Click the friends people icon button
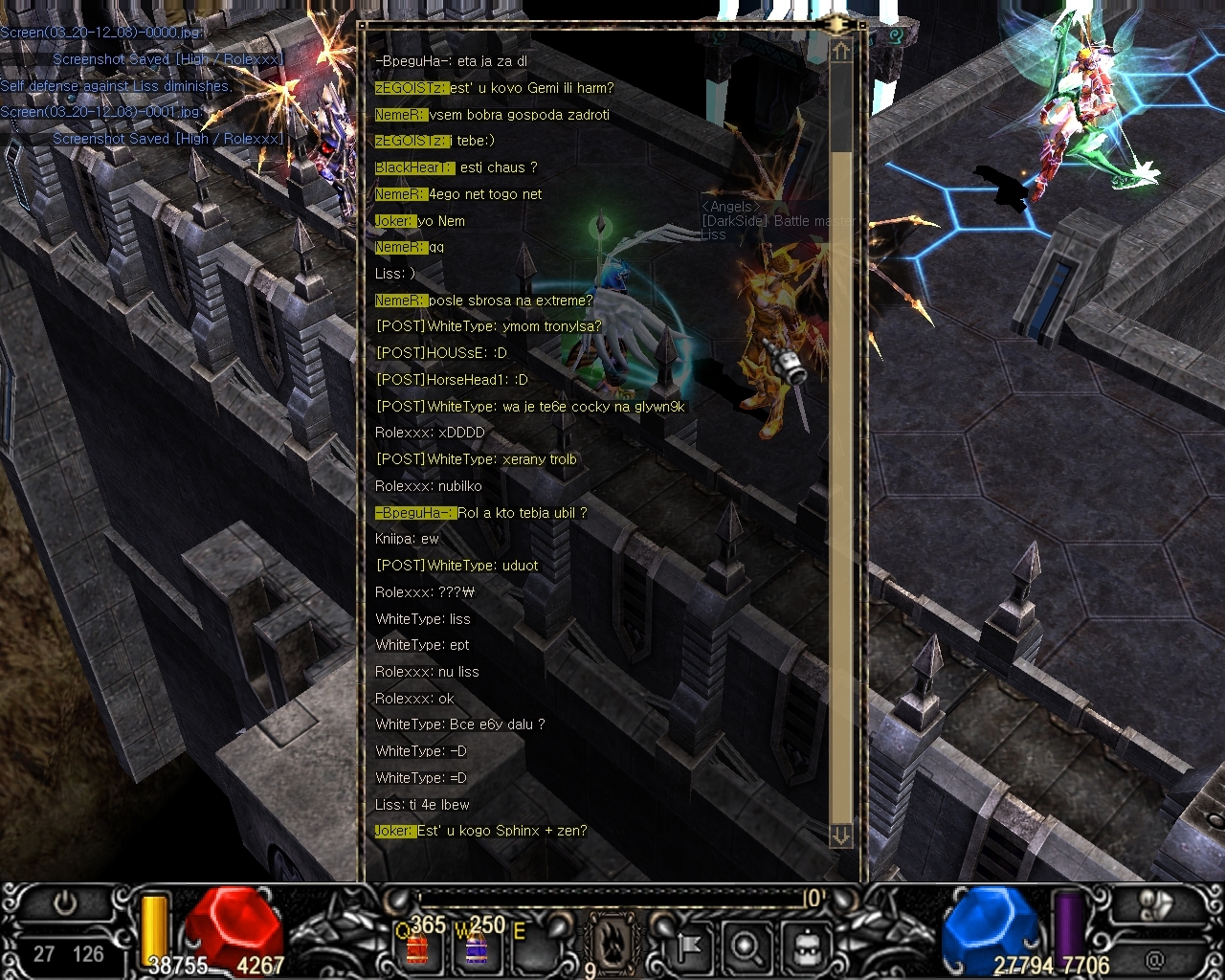The height and width of the screenshot is (980, 1225). pyautogui.click(x=1156, y=905)
